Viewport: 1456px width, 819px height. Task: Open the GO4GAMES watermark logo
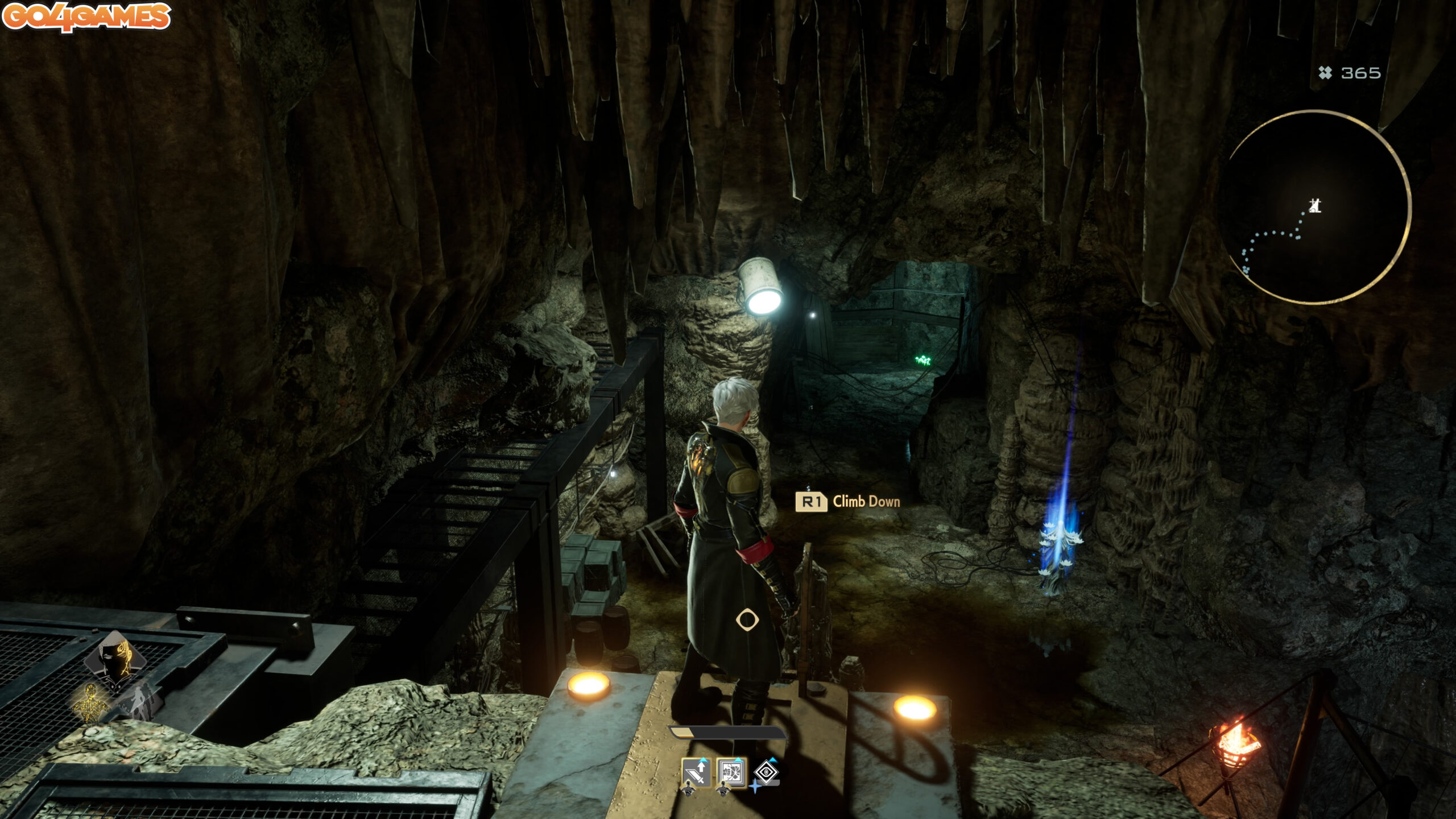click(x=86, y=16)
